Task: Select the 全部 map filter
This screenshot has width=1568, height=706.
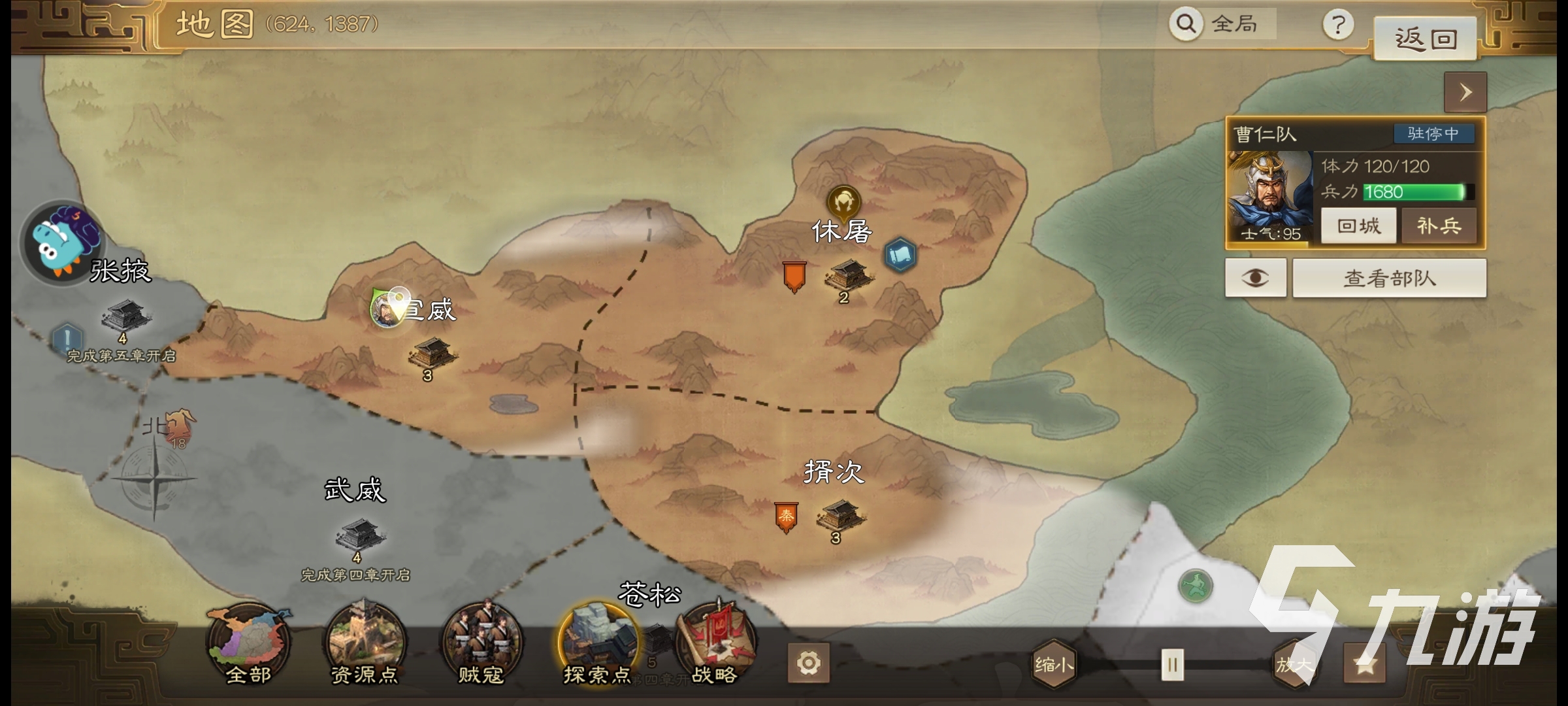Action: pos(248,644)
